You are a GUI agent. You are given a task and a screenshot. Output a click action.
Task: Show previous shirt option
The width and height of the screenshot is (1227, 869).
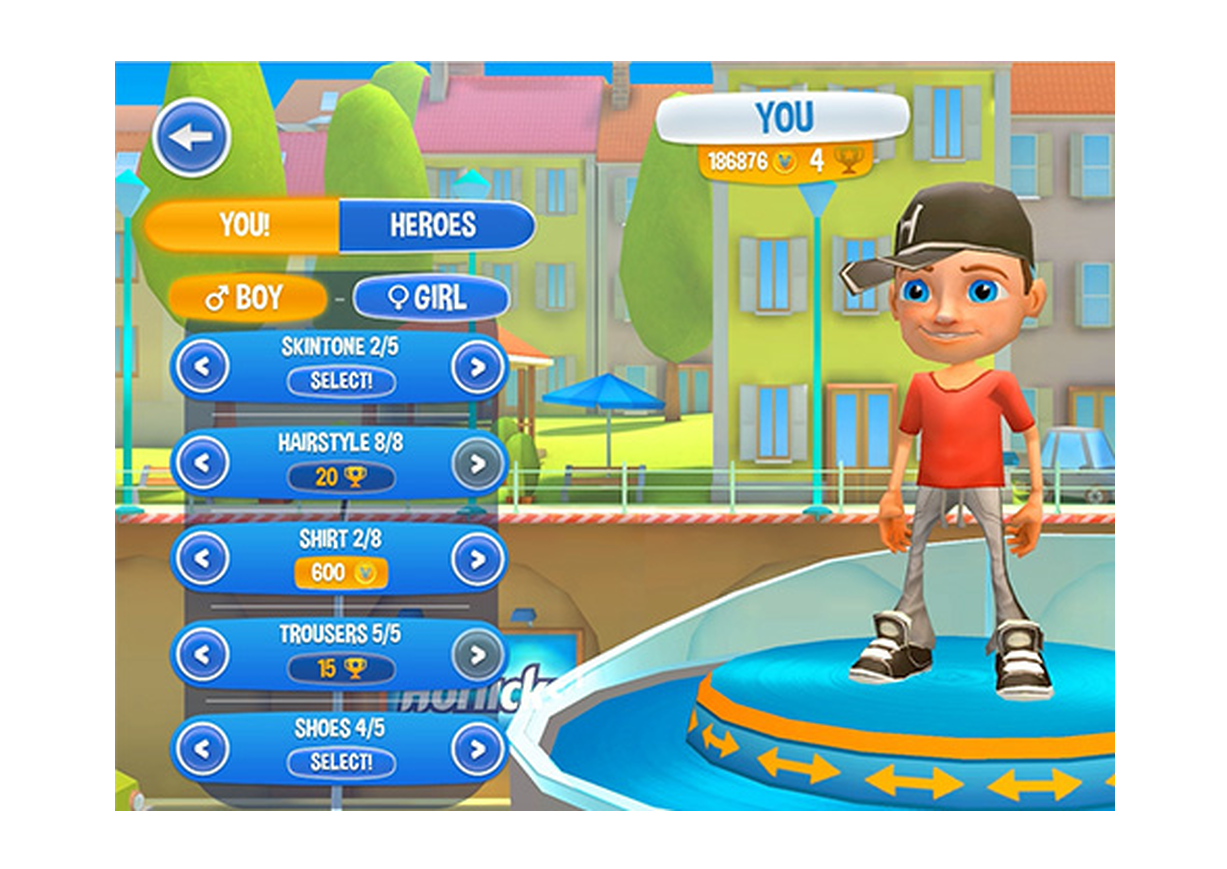[x=203, y=559]
